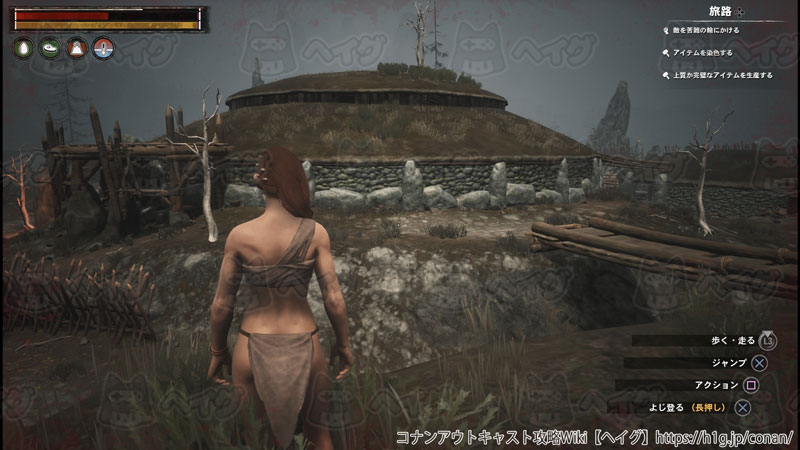
Task: Select the 上質か完璧なアイテムを生産する journey step
Action: click(724, 74)
